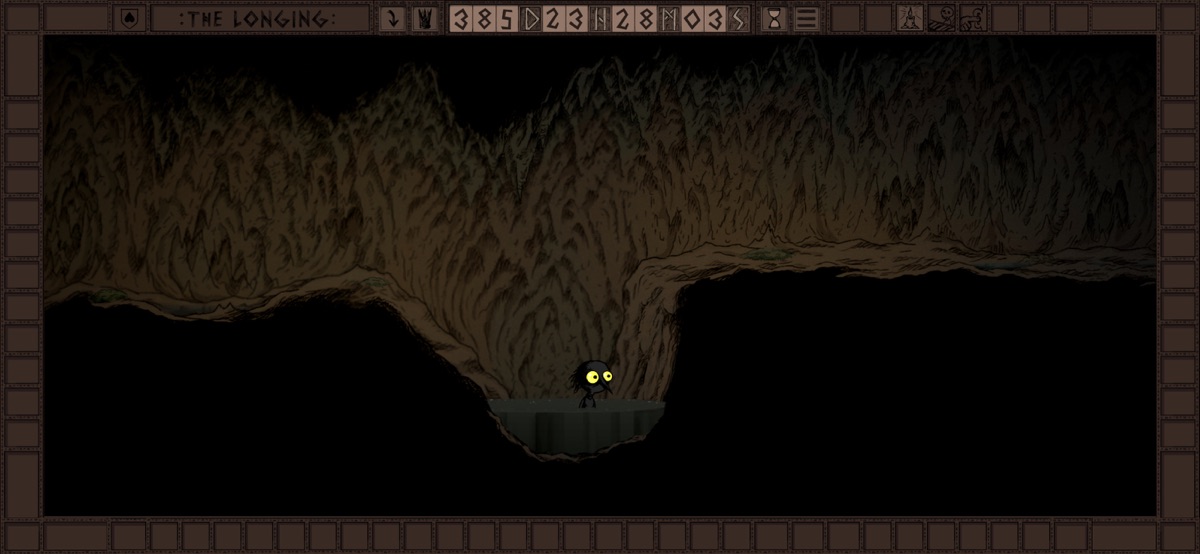Open the crown icon button

point(424,18)
